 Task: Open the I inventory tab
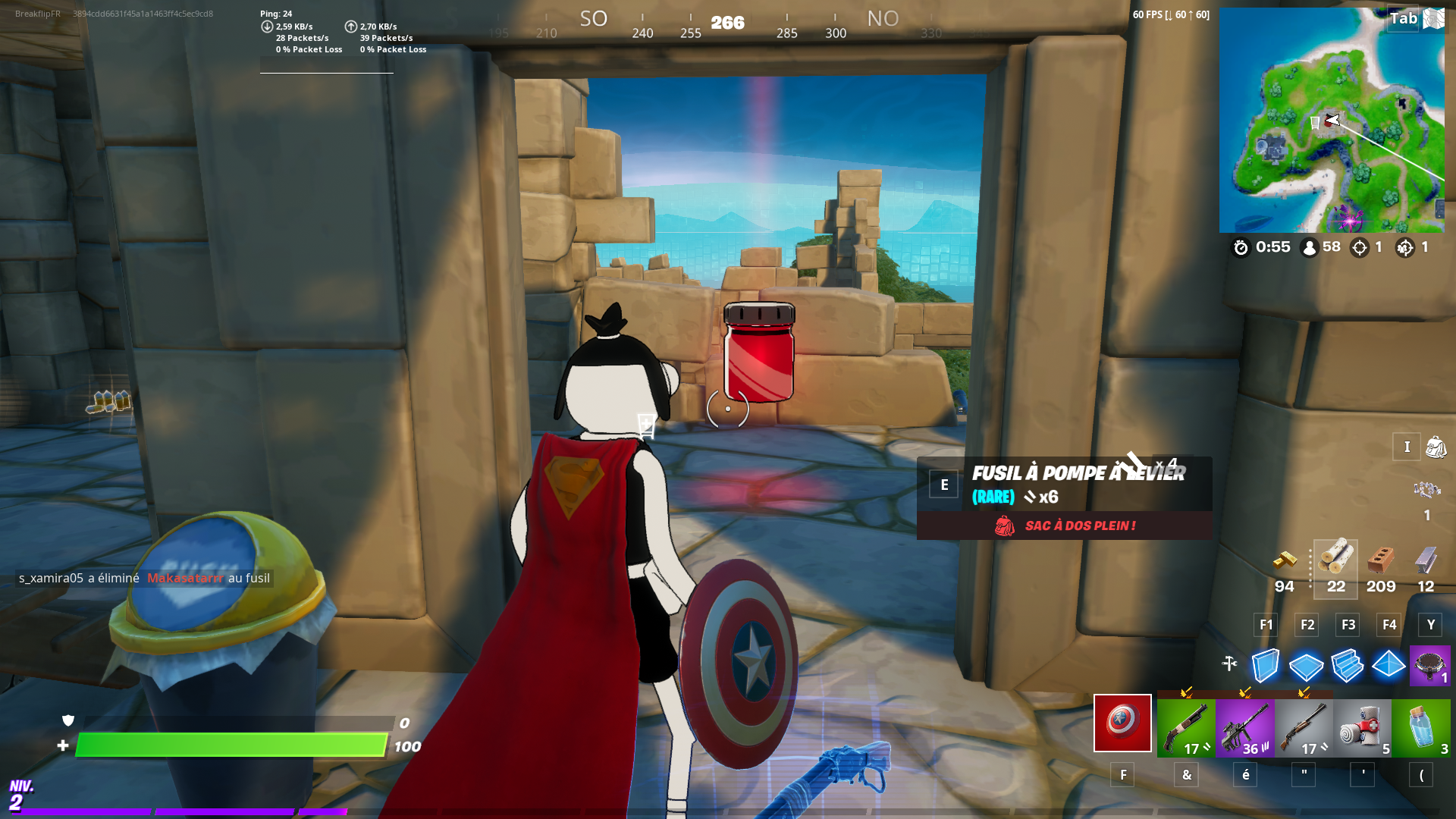click(1407, 447)
